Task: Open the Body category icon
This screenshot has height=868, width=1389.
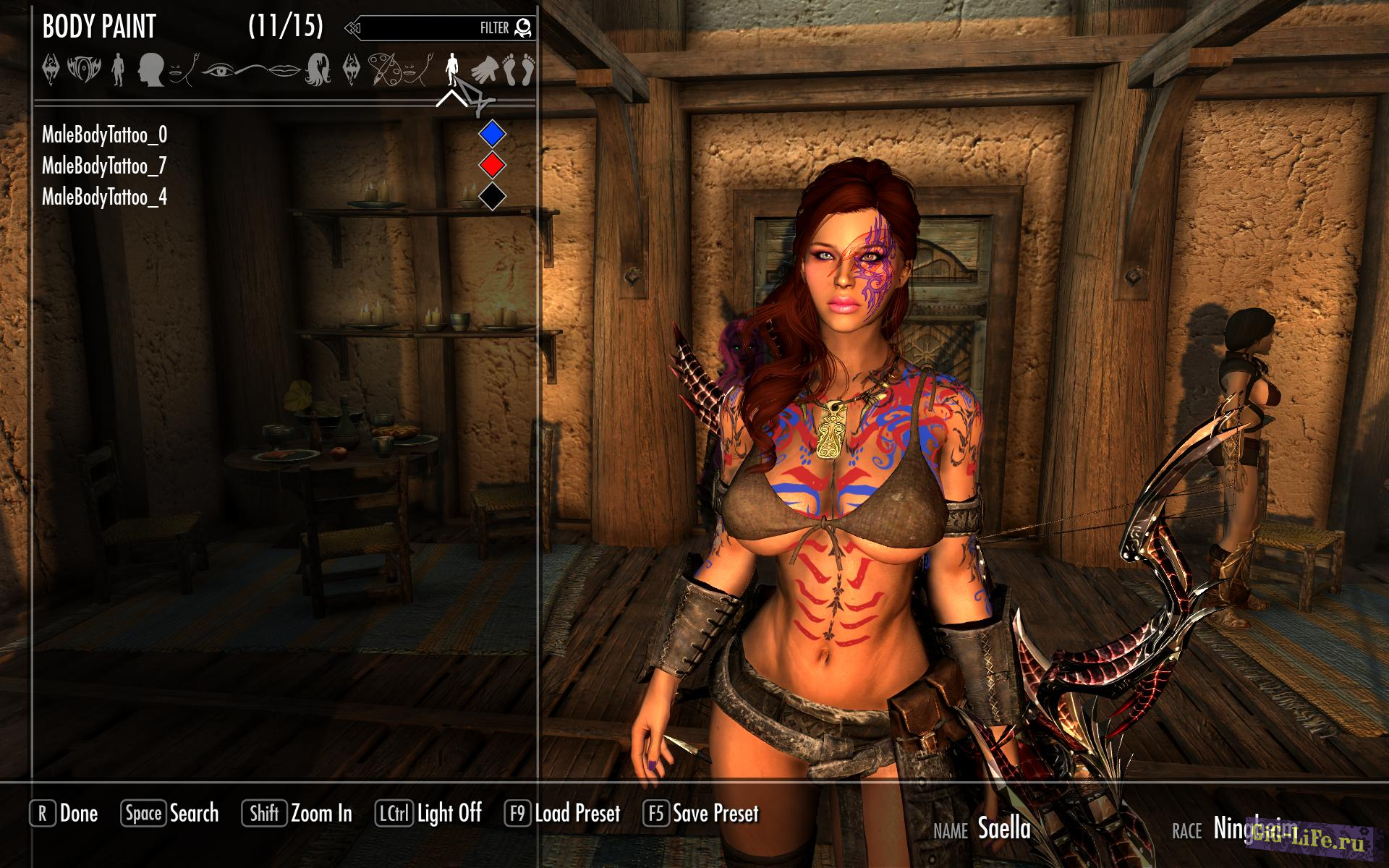Action: (x=119, y=70)
